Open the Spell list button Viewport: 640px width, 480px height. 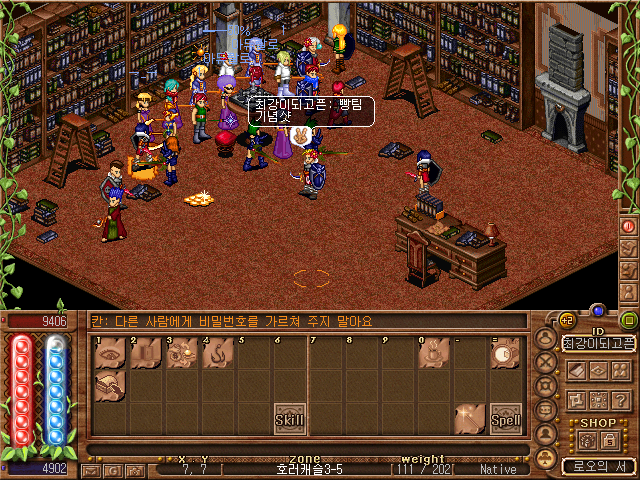[504, 419]
